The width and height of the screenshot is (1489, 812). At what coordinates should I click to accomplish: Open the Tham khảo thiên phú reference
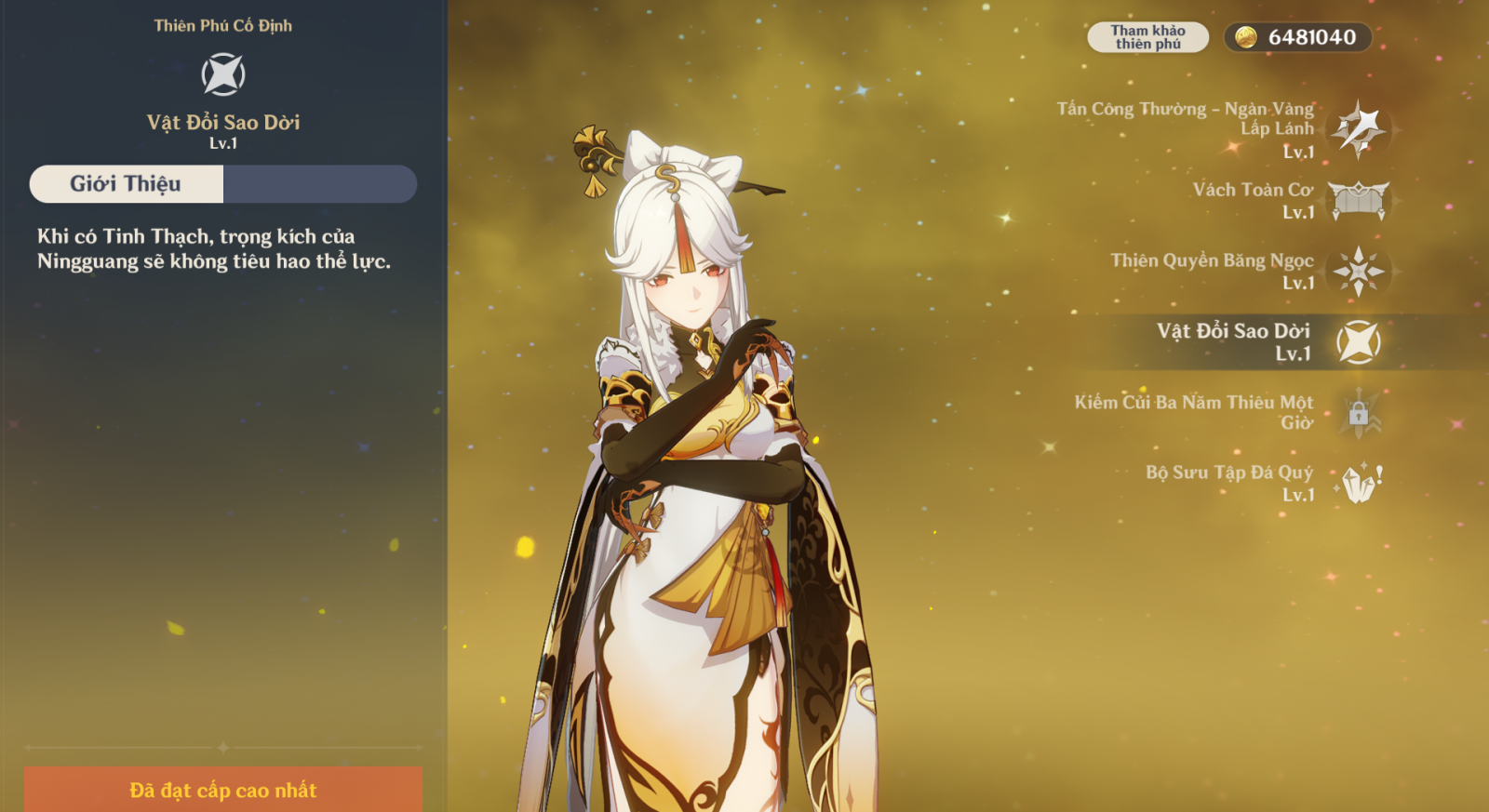pos(1147,37)
